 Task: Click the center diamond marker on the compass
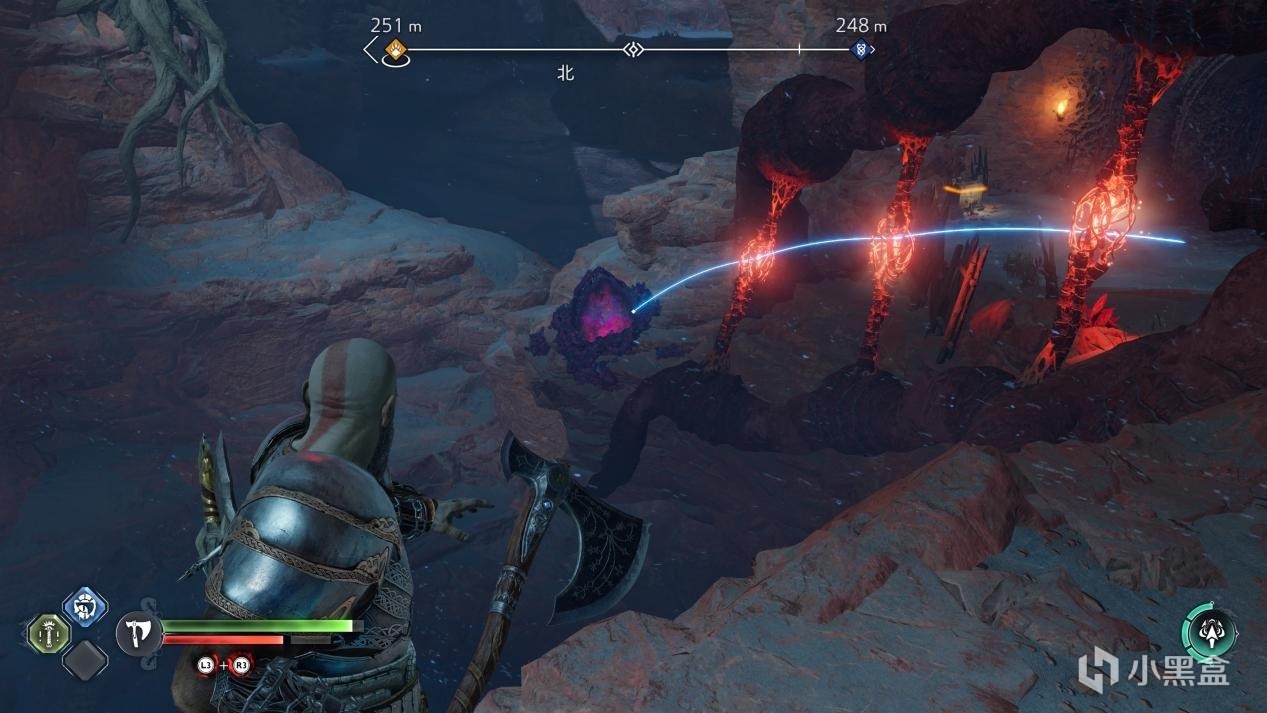pyautogui.click(x=632, y=49)
